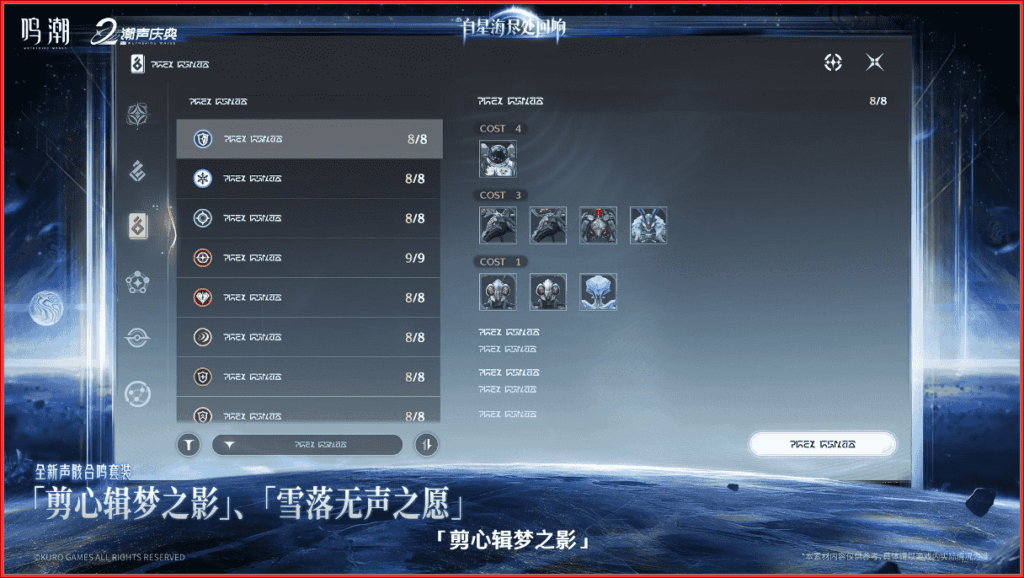Switch to the stacked-chevrons sidebar tab

click(138, 171)
